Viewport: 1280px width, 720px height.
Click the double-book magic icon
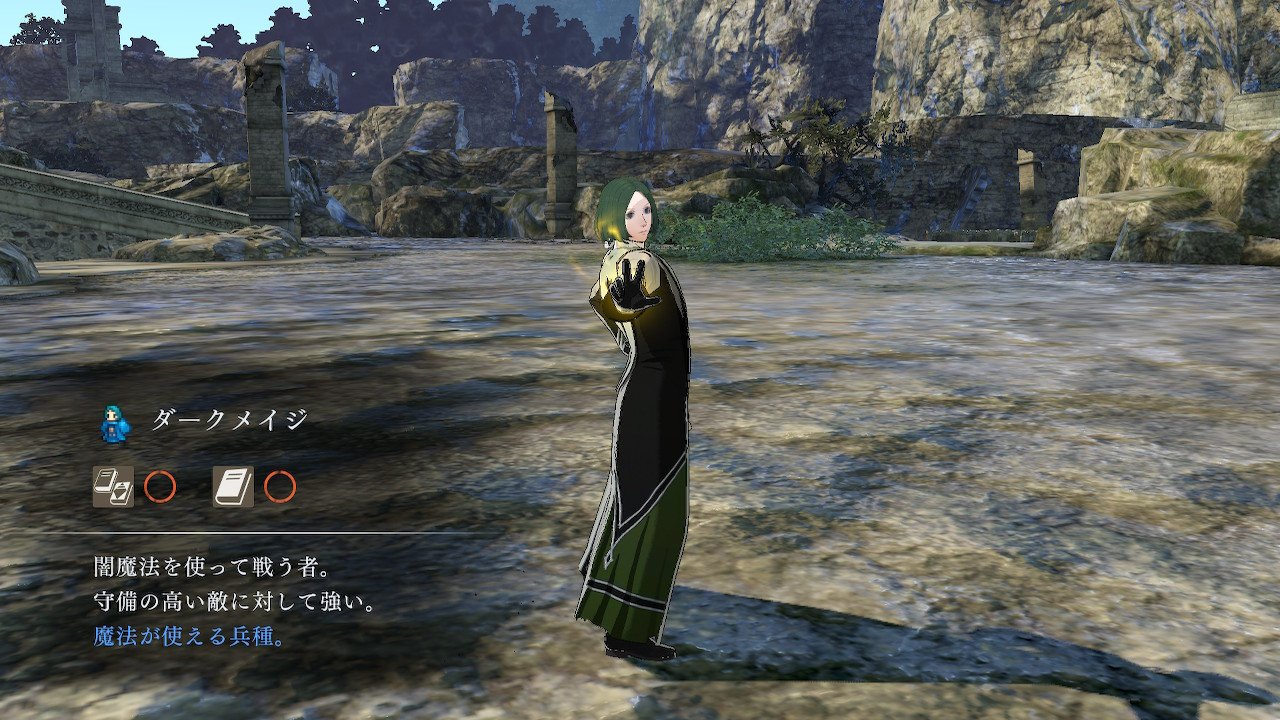[x=113, y=487]
